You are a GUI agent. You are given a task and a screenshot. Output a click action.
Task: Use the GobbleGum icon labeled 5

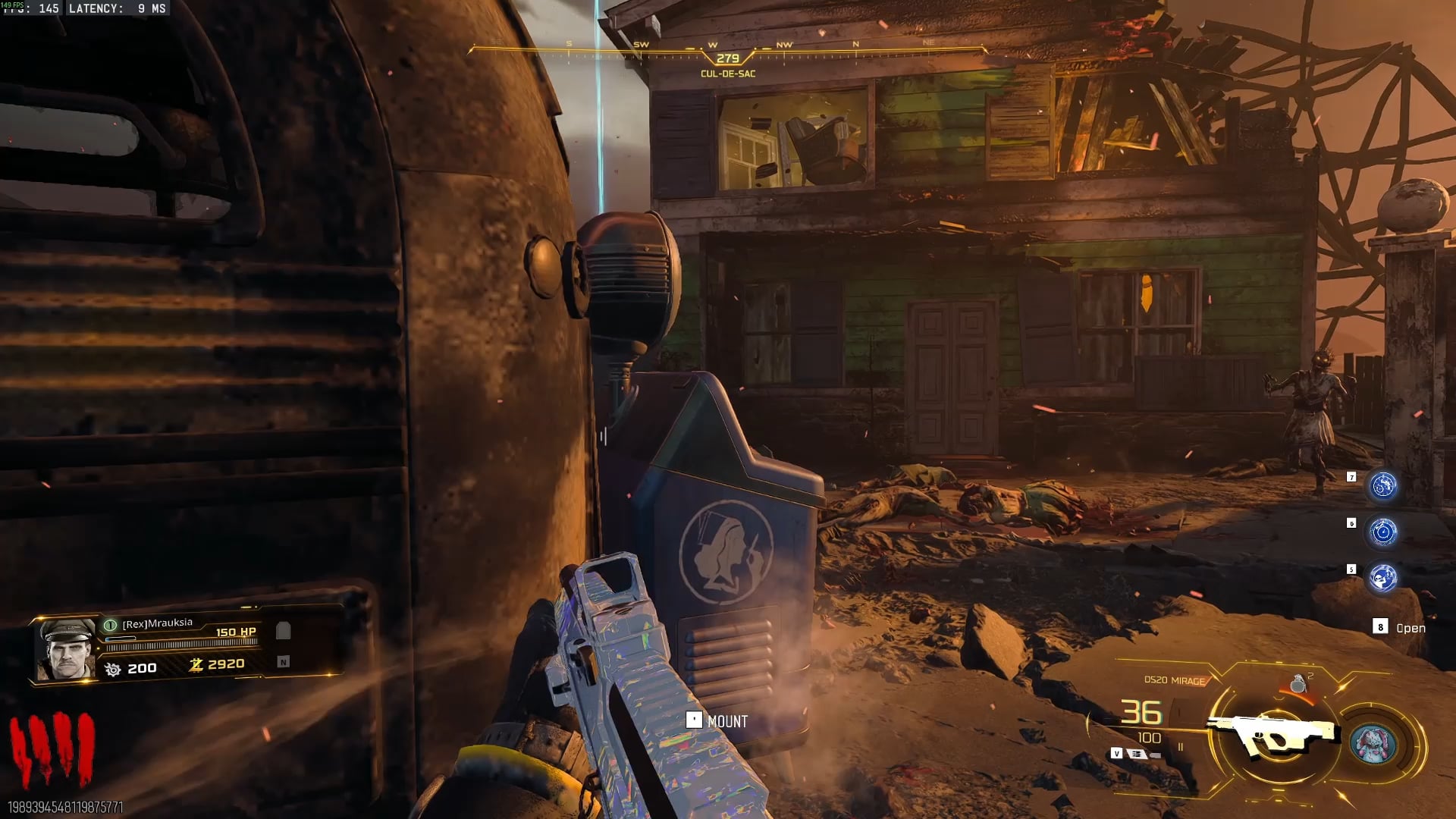(x=1382, y=579)
